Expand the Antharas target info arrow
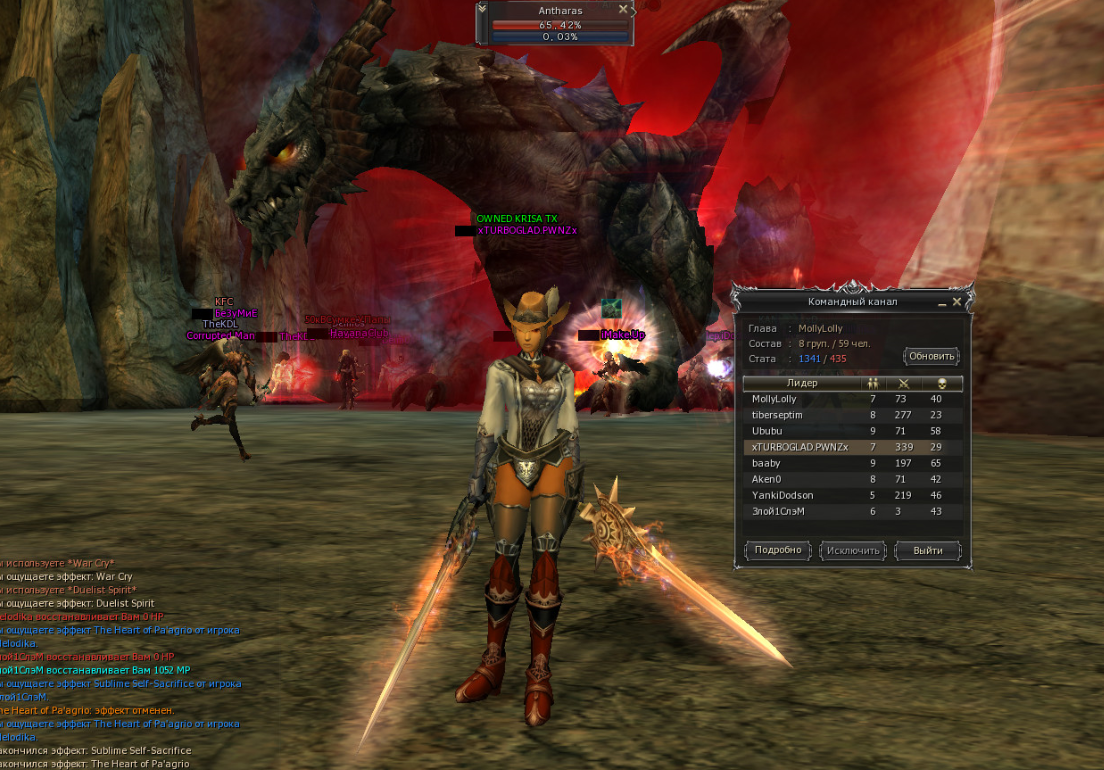This screenshot has height=770, width=1104. tap(482, 9)
